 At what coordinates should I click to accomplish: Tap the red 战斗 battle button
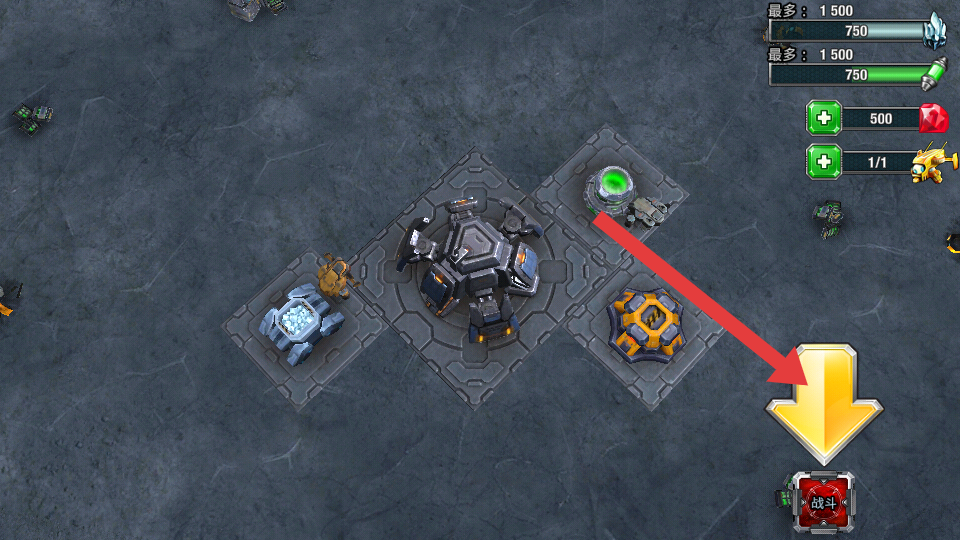pyautogui.click(x=824, y=502)
